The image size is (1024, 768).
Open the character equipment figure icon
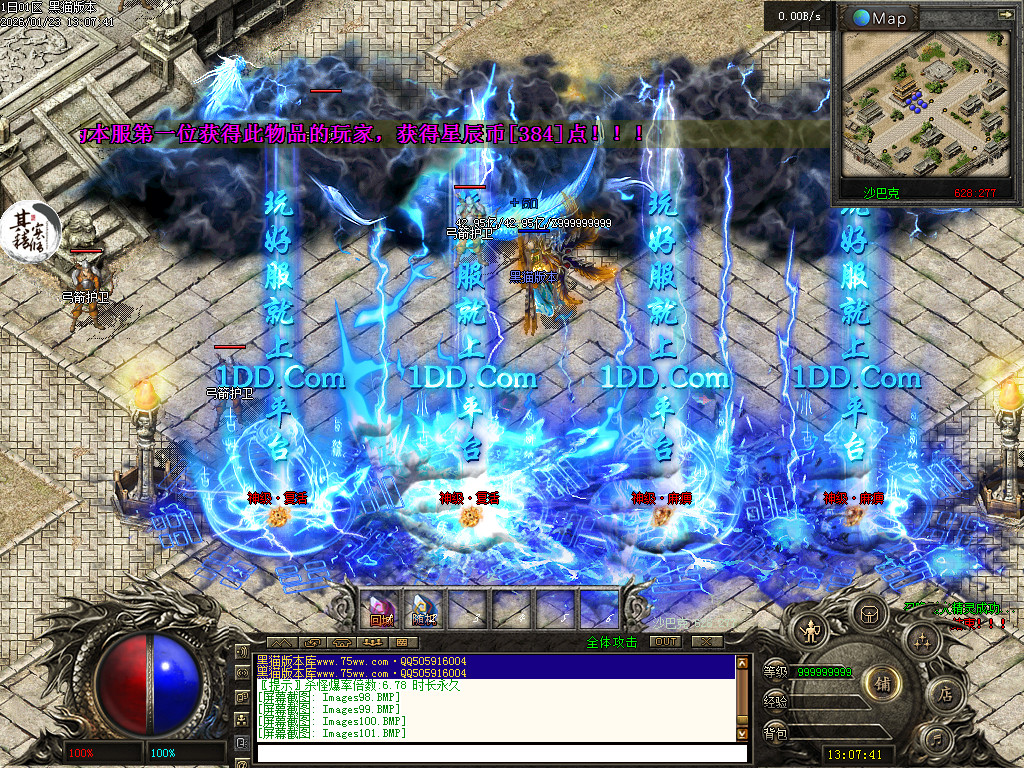(808, 630)
